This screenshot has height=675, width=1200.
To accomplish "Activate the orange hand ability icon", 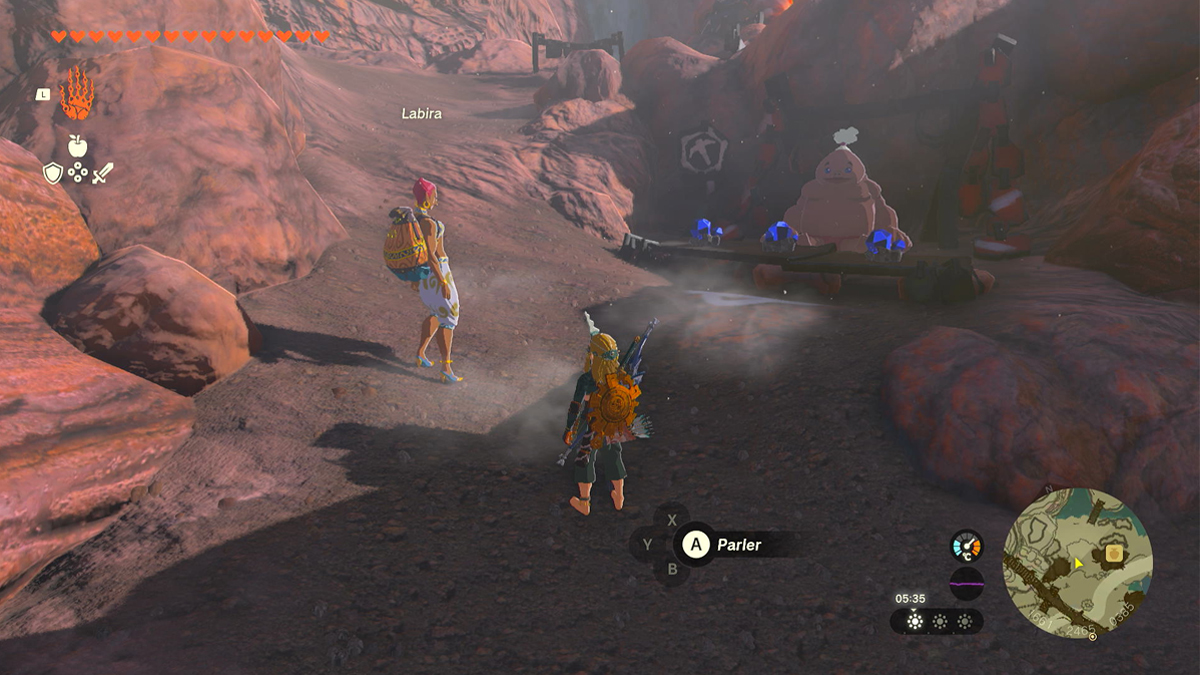I will tap(77, 94).
